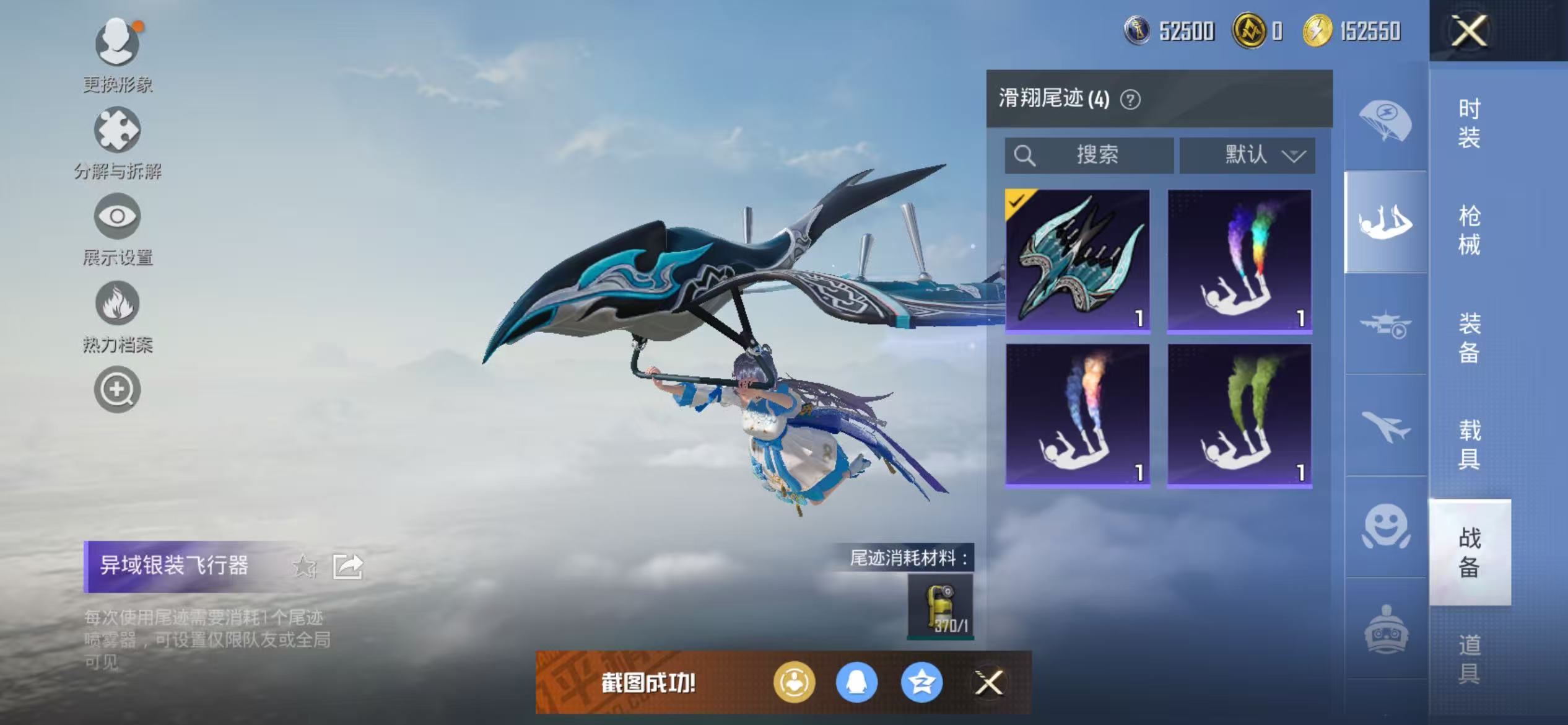Toggle the glider trail help tooltip
1568x725 pixels.
pos(1131,99)
